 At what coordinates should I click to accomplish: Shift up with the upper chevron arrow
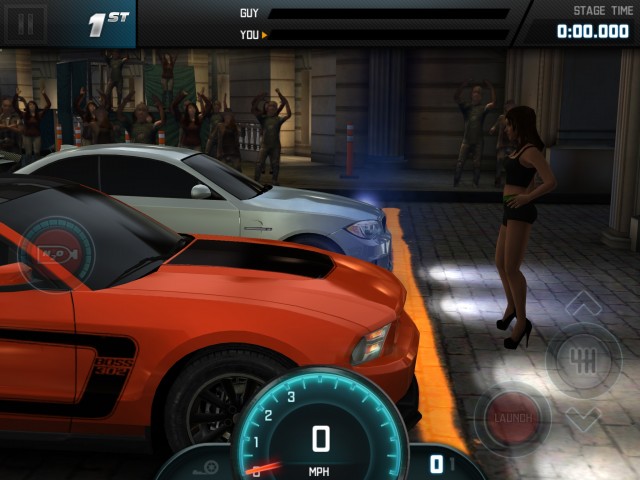[x=583, y=305]
